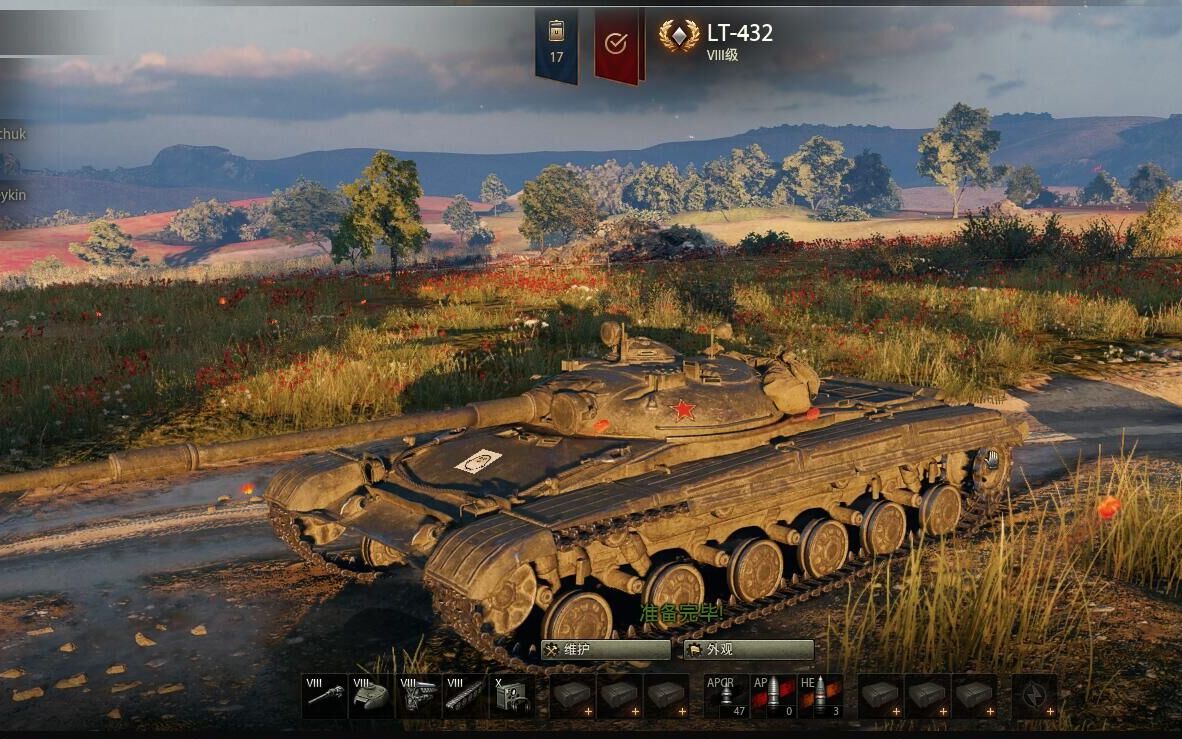This screenshot has height=739, width=1182.
Task: Choose the AP shell slot
Action: pyautogui.click(x=773, y=696)
